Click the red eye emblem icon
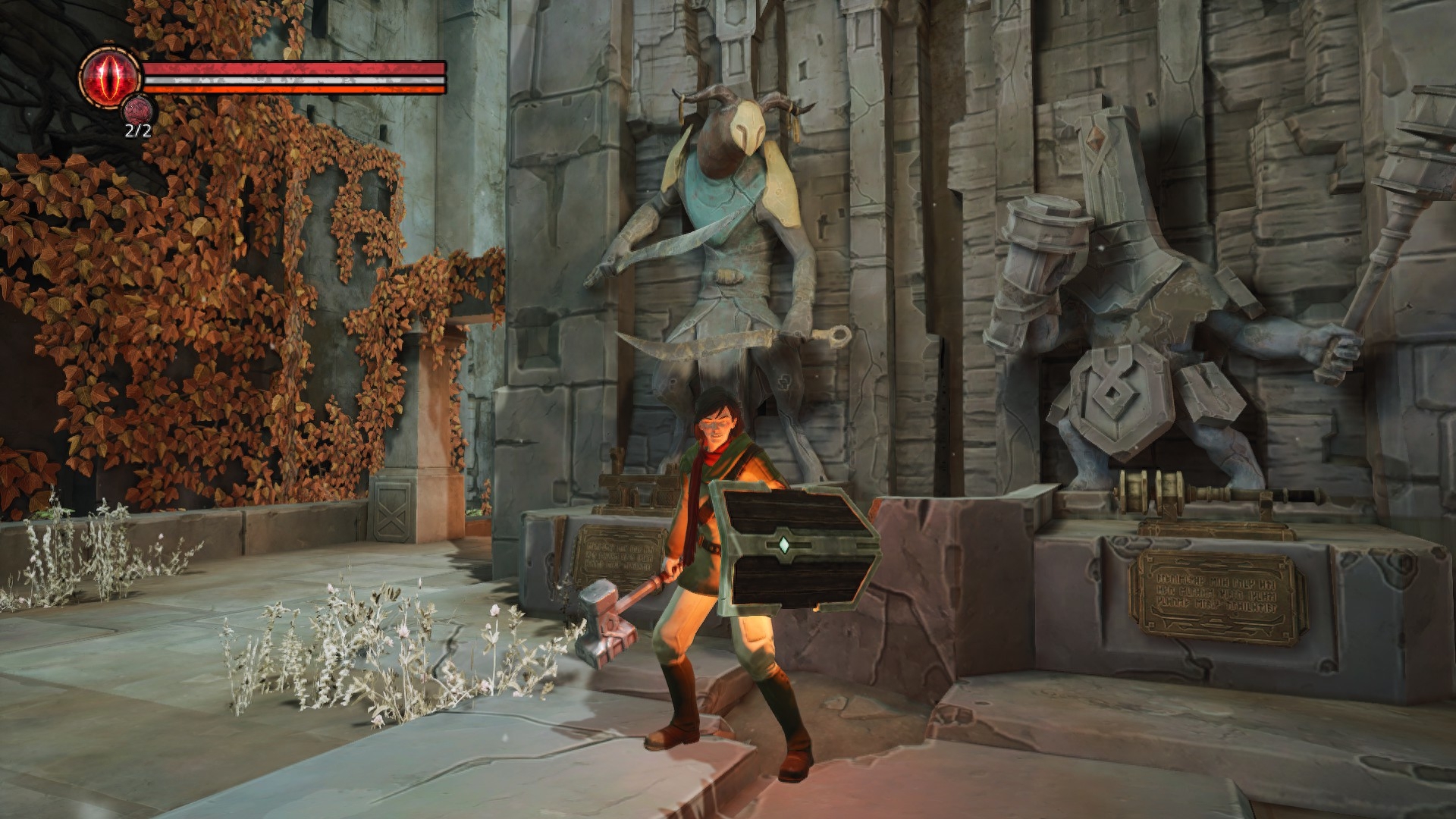Image resolution: width=1456 pixels, height=819 pixels. tap(110, 76)
